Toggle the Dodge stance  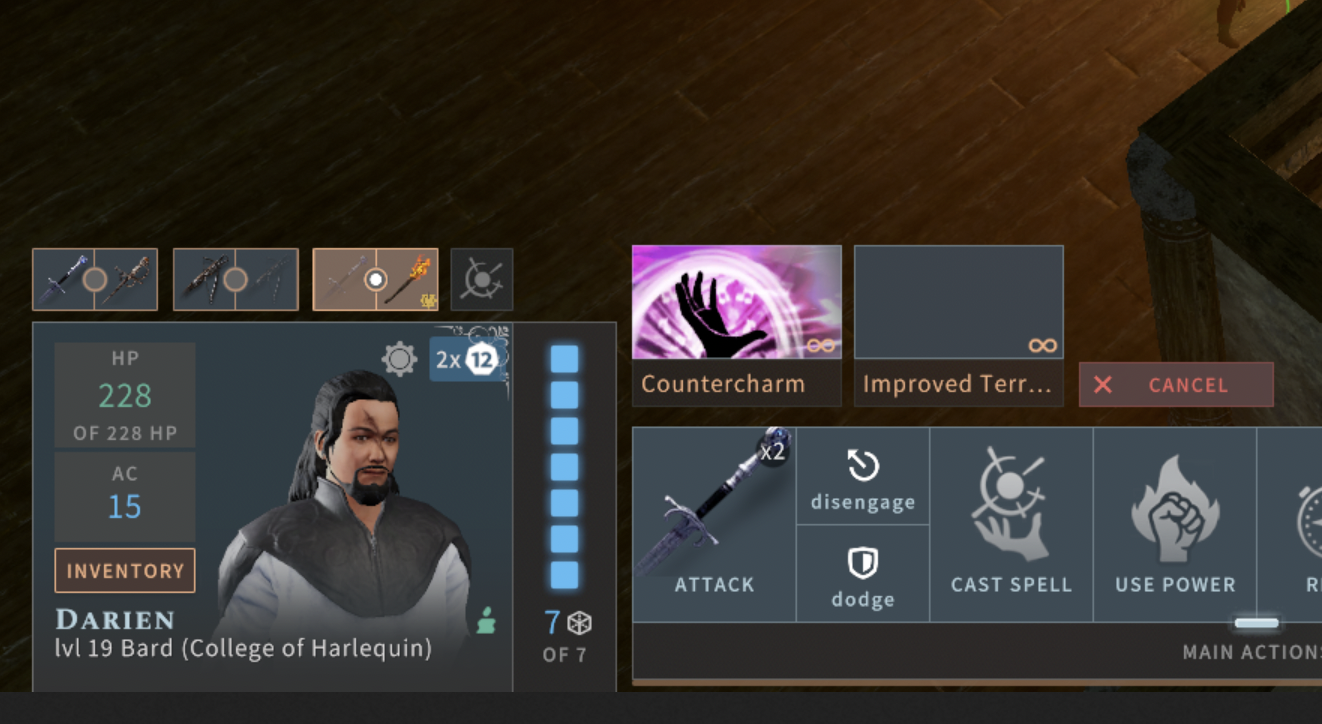[862, 573]
